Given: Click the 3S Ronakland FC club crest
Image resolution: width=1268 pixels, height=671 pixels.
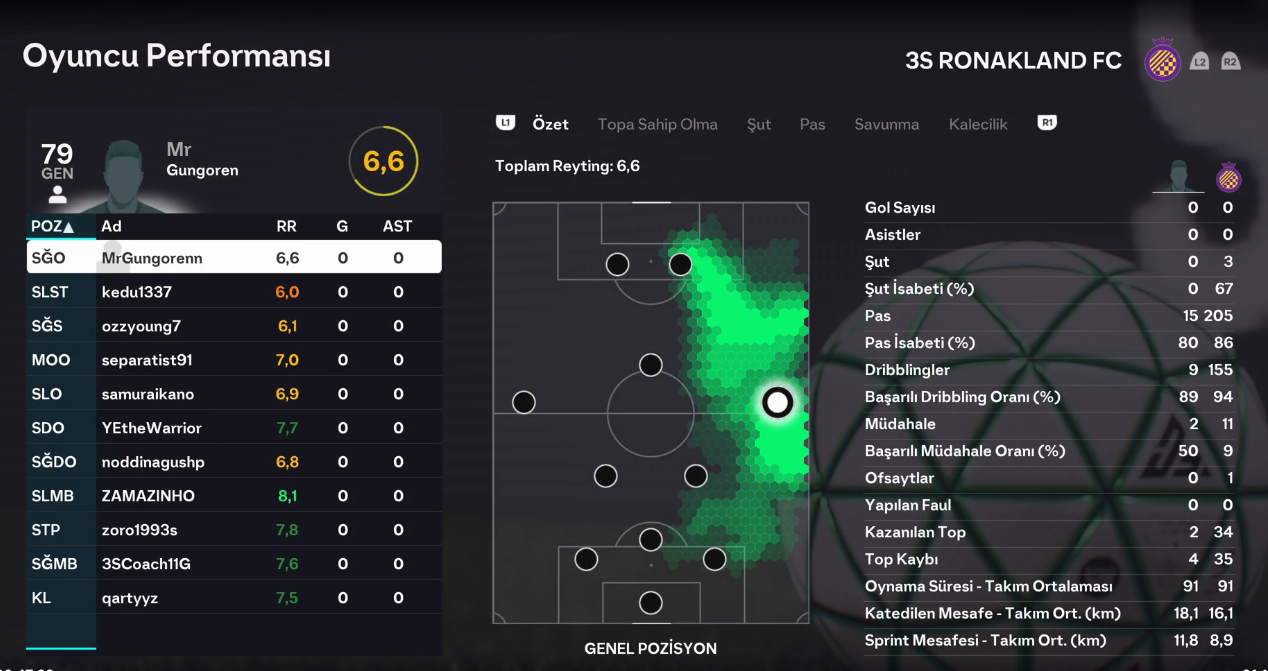Looking at the screenshot, I should (x=1162, y=61).
